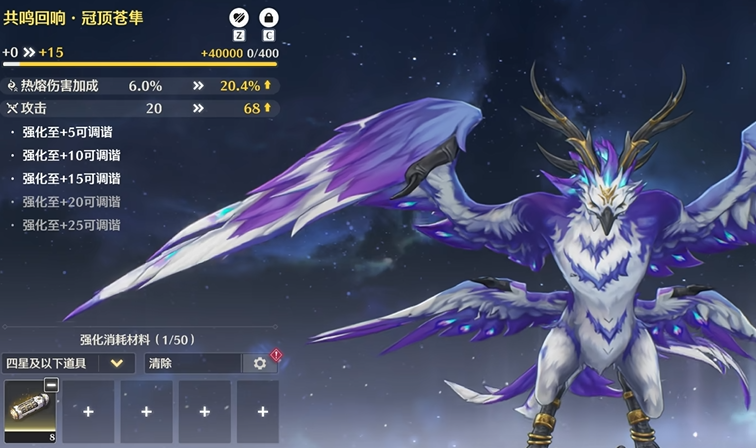The image size is (756, 448).
Task: Remove one tube with the minus button
Action: click(x=51, y=385)
